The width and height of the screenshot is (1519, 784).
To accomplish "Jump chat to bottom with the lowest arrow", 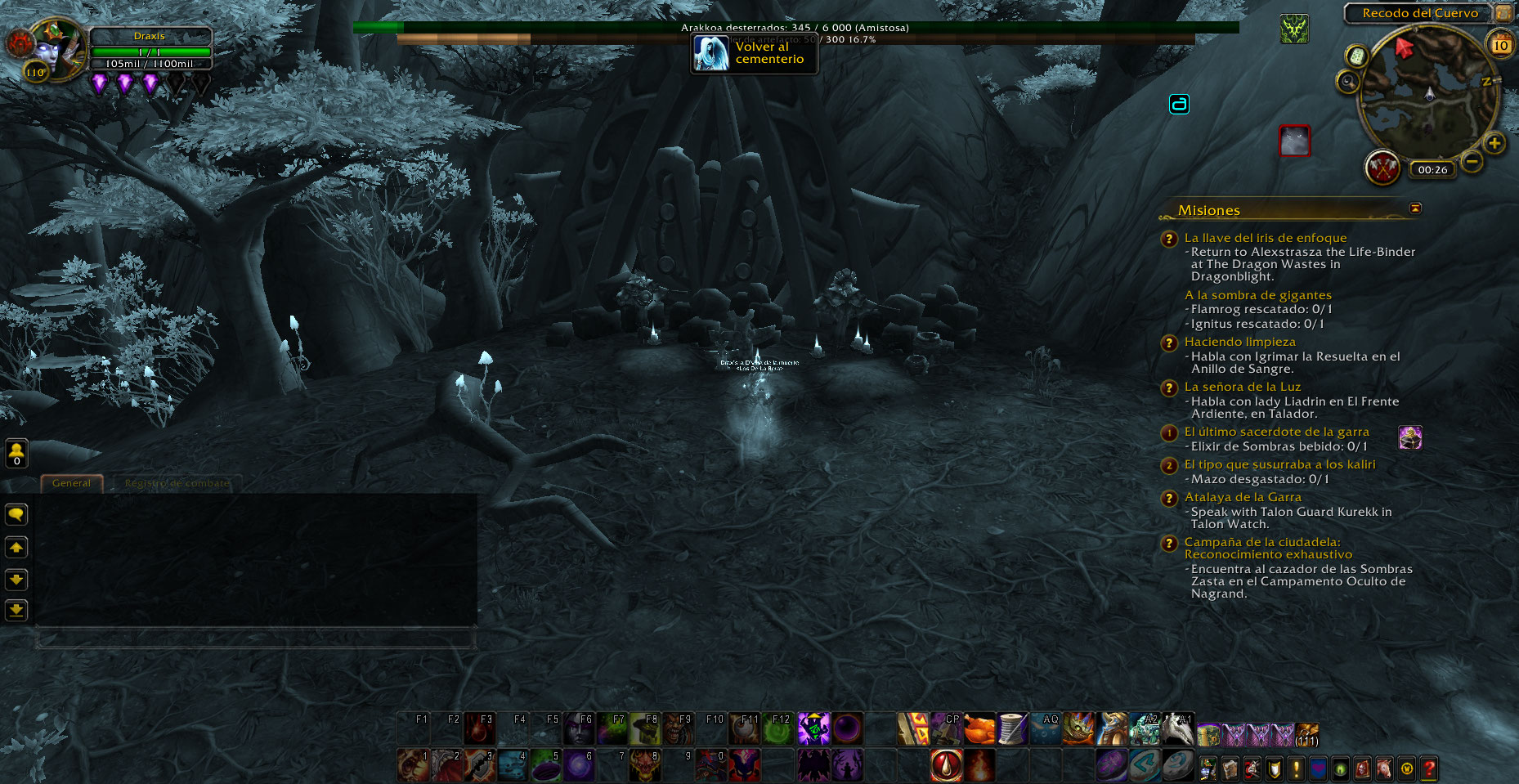I will point(16,610).
